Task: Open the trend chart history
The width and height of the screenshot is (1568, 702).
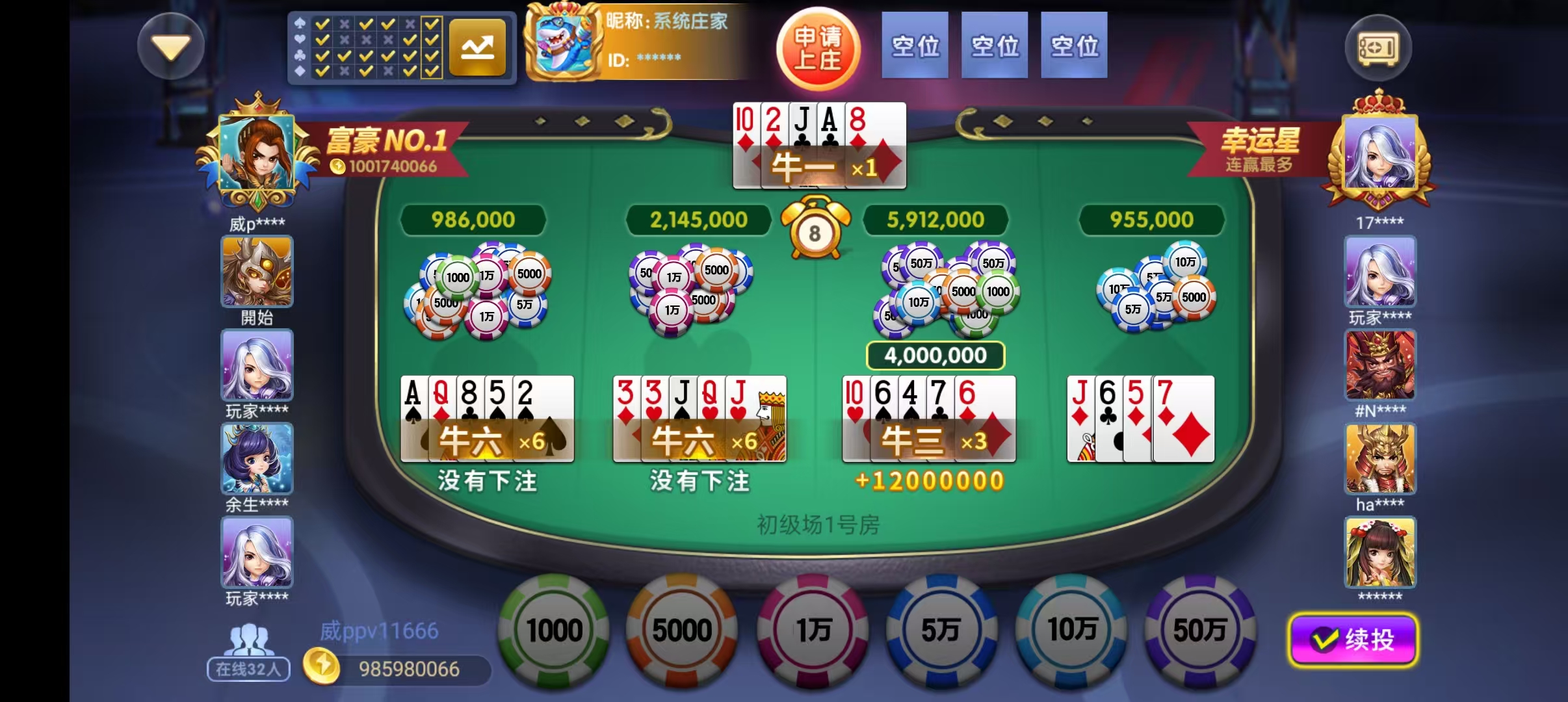Action: (x=477, y=47)
